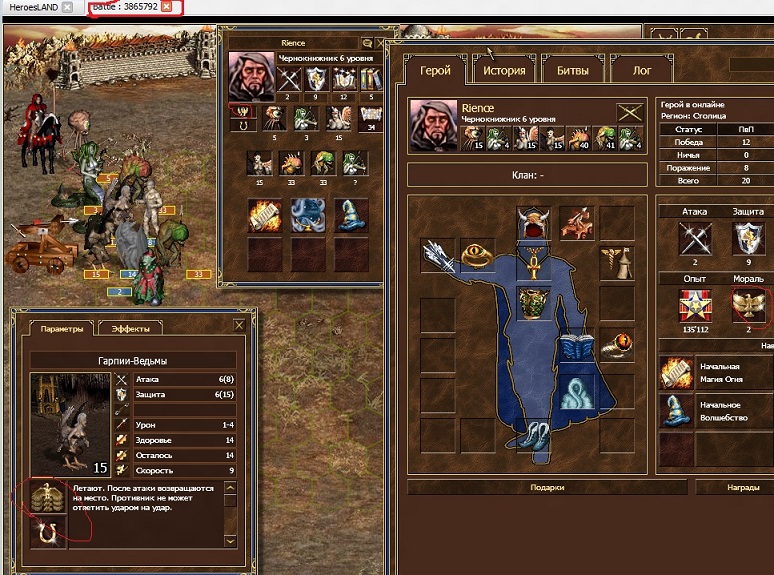Image resolution: width=774 pixels, height=575 pixels.
Task: Click the Начальная Магия Огня skill
Action: coord(676,374)
